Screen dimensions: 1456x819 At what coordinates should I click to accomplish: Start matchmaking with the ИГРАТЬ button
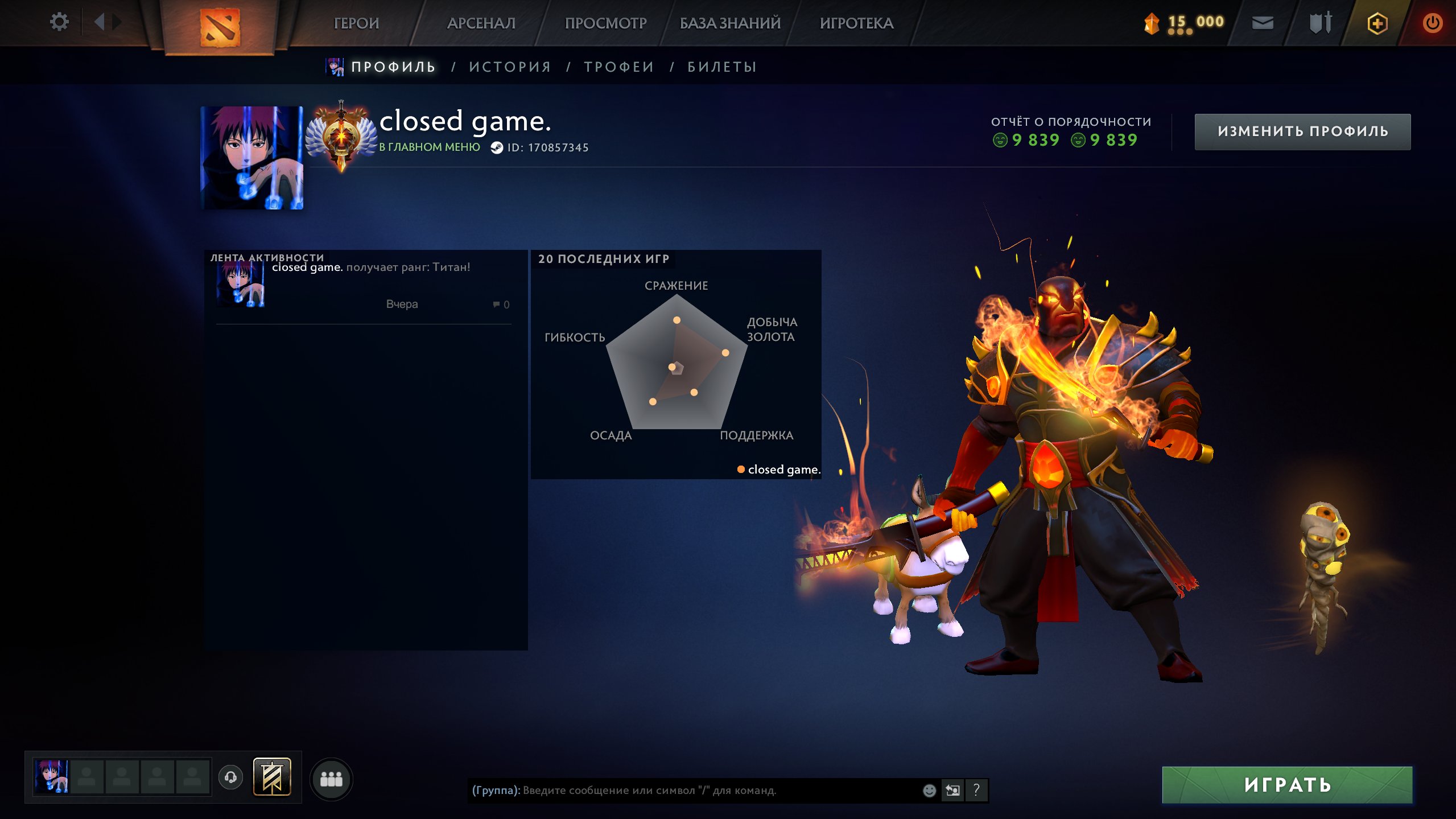click(x=1287, y=785)
